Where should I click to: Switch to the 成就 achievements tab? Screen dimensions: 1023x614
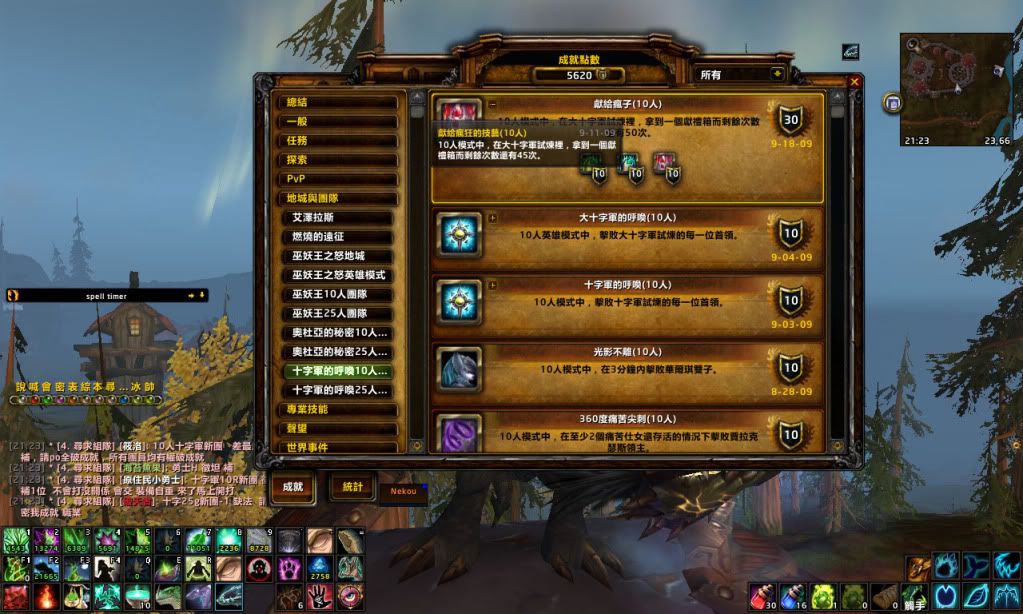pos(293,487)
